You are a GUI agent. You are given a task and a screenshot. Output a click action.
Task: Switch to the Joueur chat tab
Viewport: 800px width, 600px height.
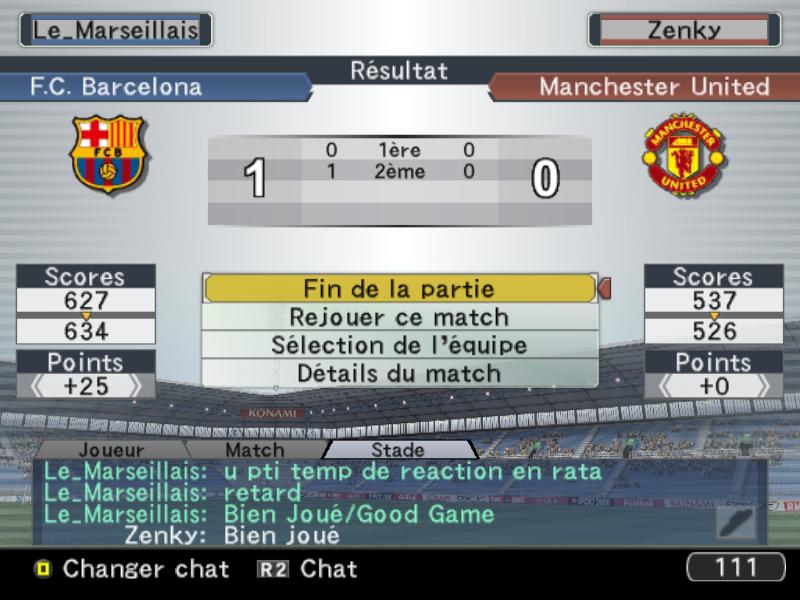coord(111,451)
